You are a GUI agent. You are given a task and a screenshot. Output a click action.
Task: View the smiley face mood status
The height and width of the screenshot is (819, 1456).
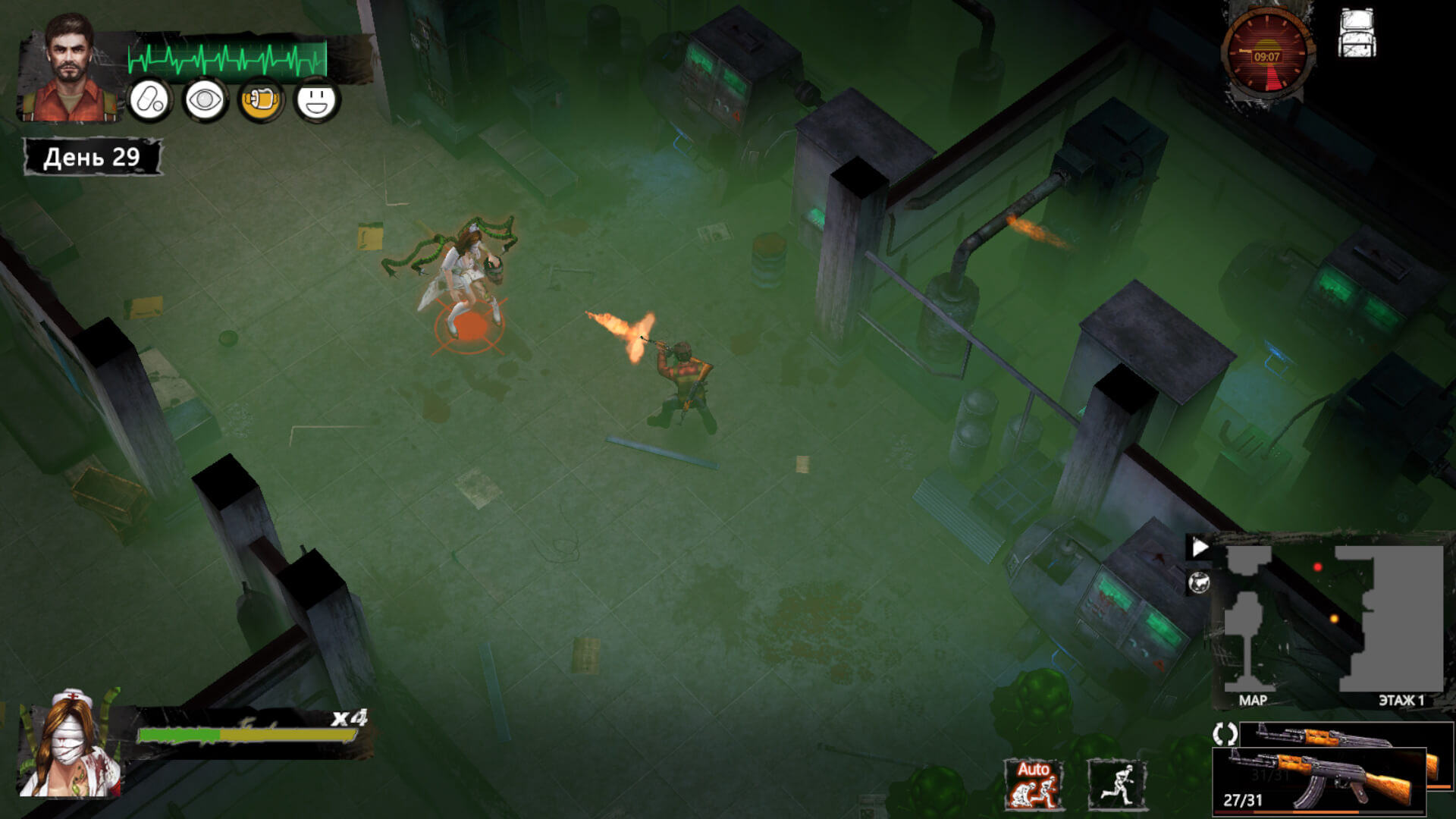pos(316,100)
